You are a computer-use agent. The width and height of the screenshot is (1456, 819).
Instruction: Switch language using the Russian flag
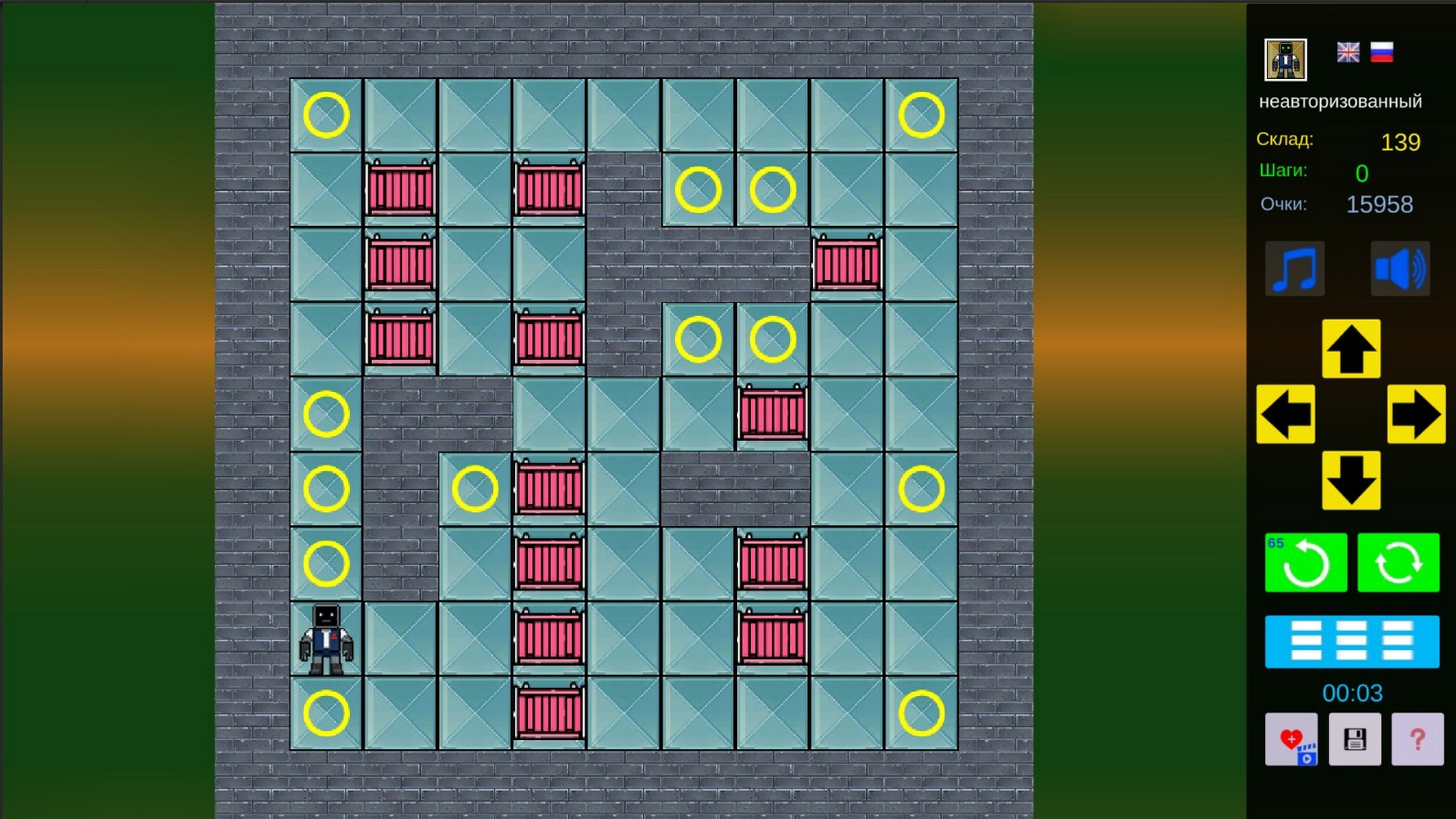[1383, 53]
